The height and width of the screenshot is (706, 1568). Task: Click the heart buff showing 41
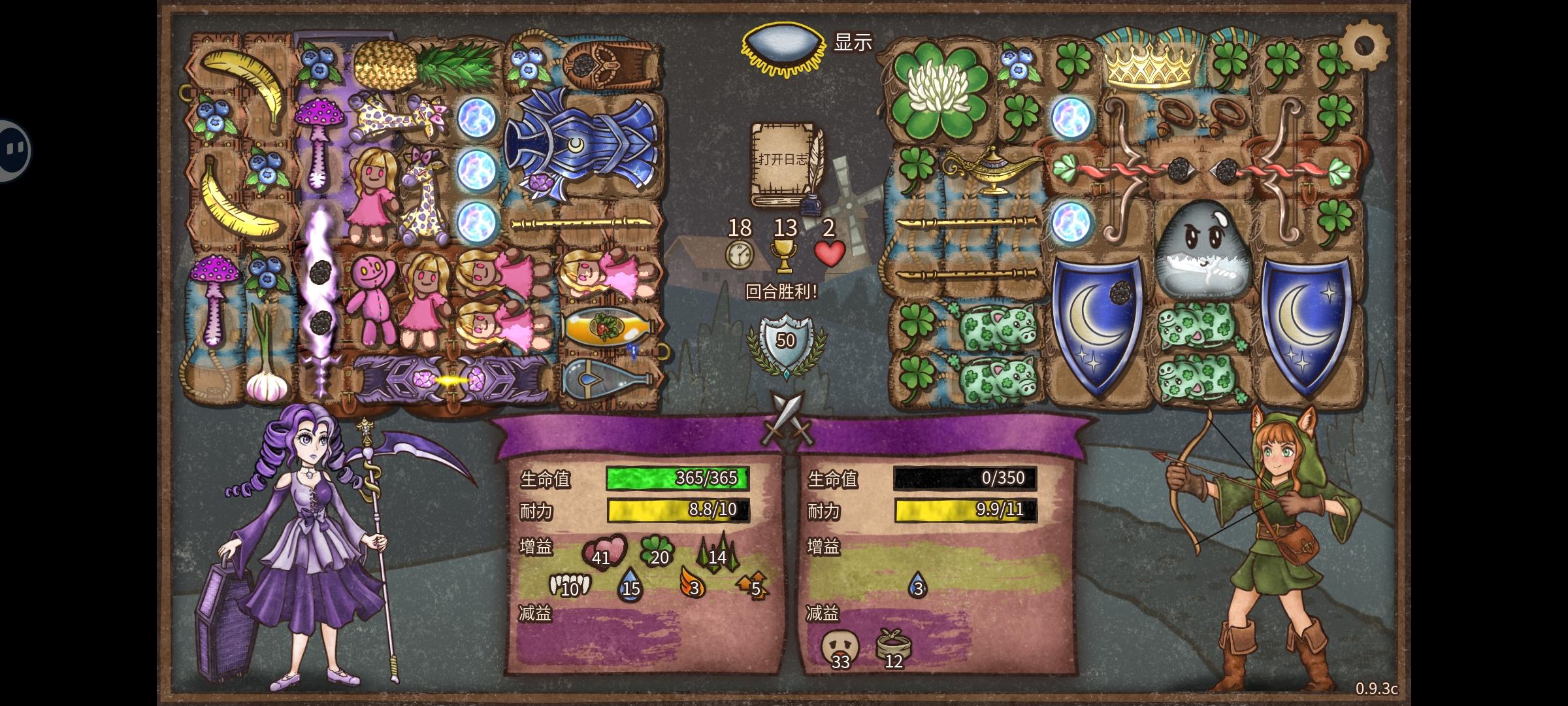pyautogui.click(x=606, y=551)
